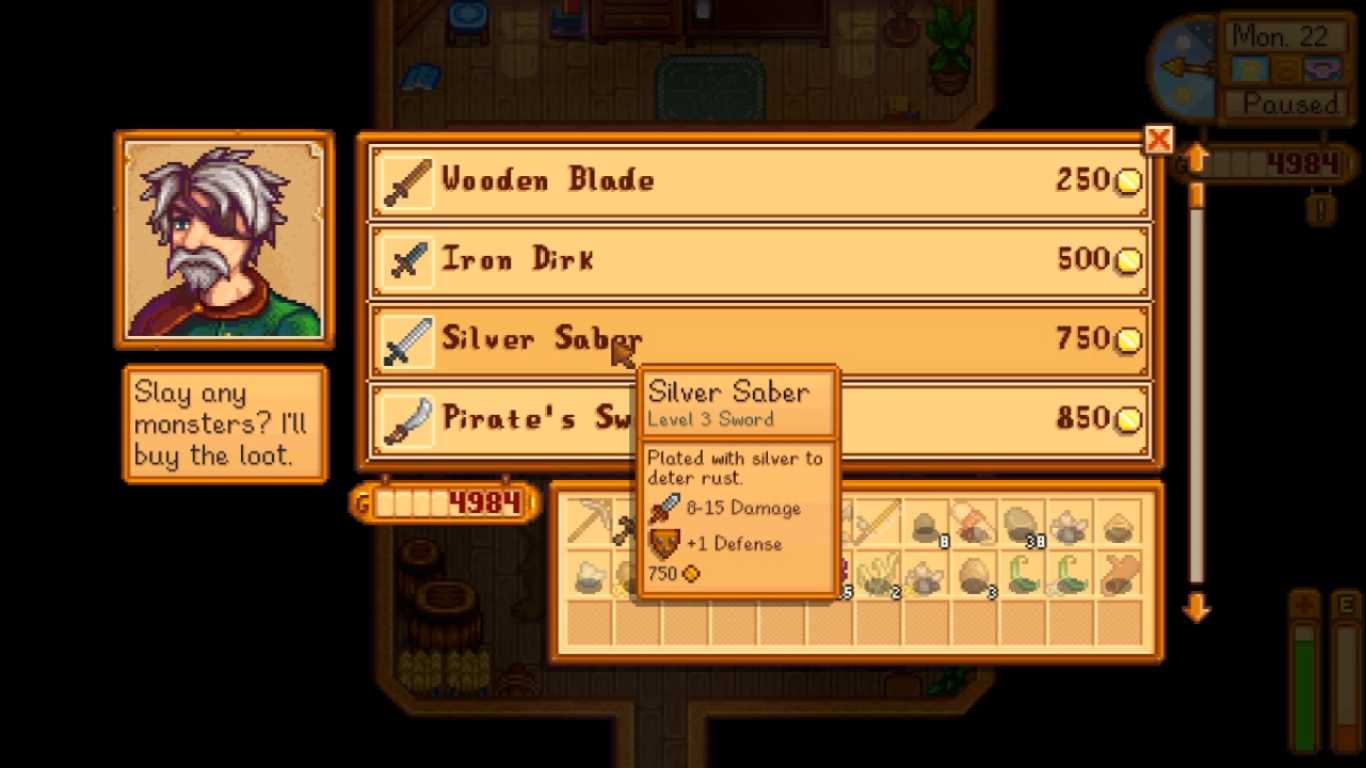Select the pickaxe in the inventory
Viewport: 1366px width, 768px height.
click(x=589, y=523)
